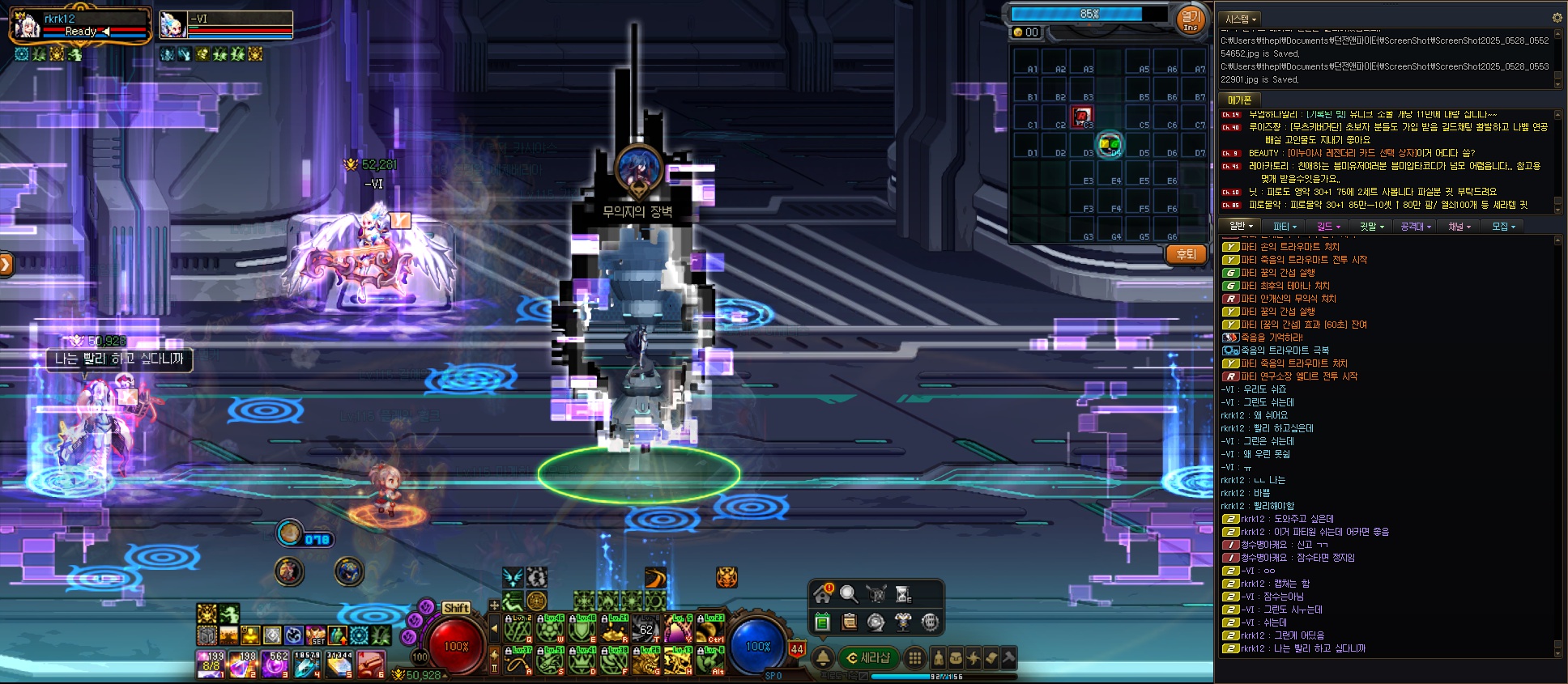1568x684 pixels.
Task: Click the magnifying glass search icon
Action: 849,594
